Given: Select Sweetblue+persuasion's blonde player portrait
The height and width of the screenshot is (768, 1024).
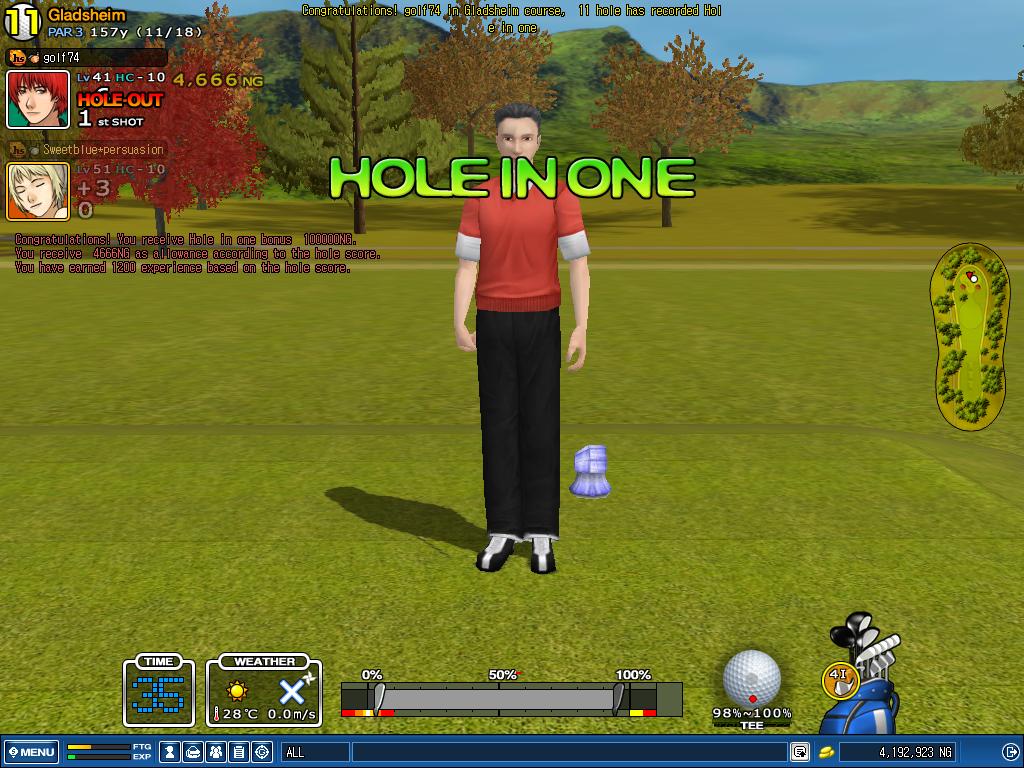Looking at the screenshot, I should pos(38,191).
